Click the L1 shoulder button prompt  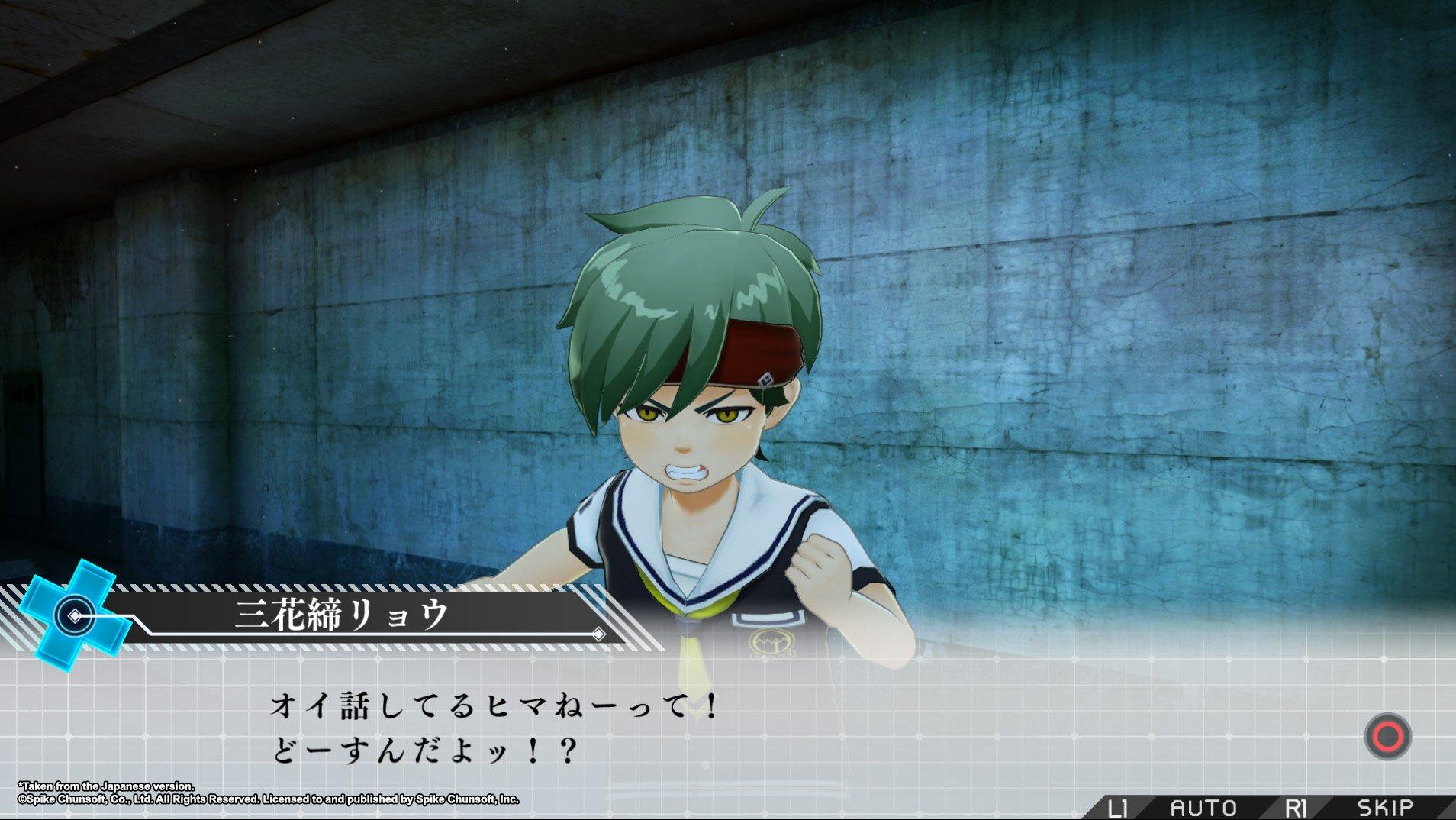(x=1118, y=807)
